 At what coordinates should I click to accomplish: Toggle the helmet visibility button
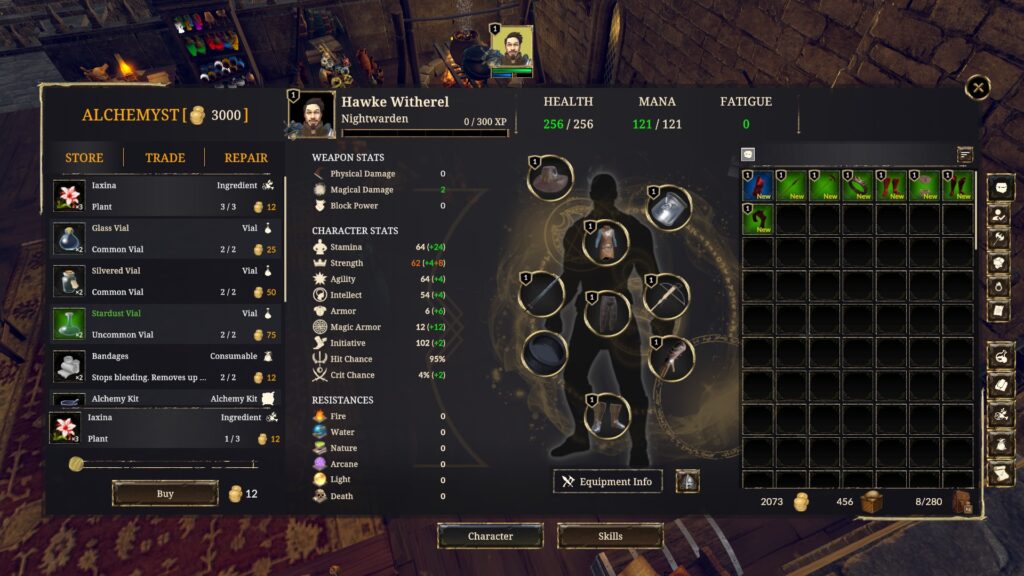(x=688, y=482)
